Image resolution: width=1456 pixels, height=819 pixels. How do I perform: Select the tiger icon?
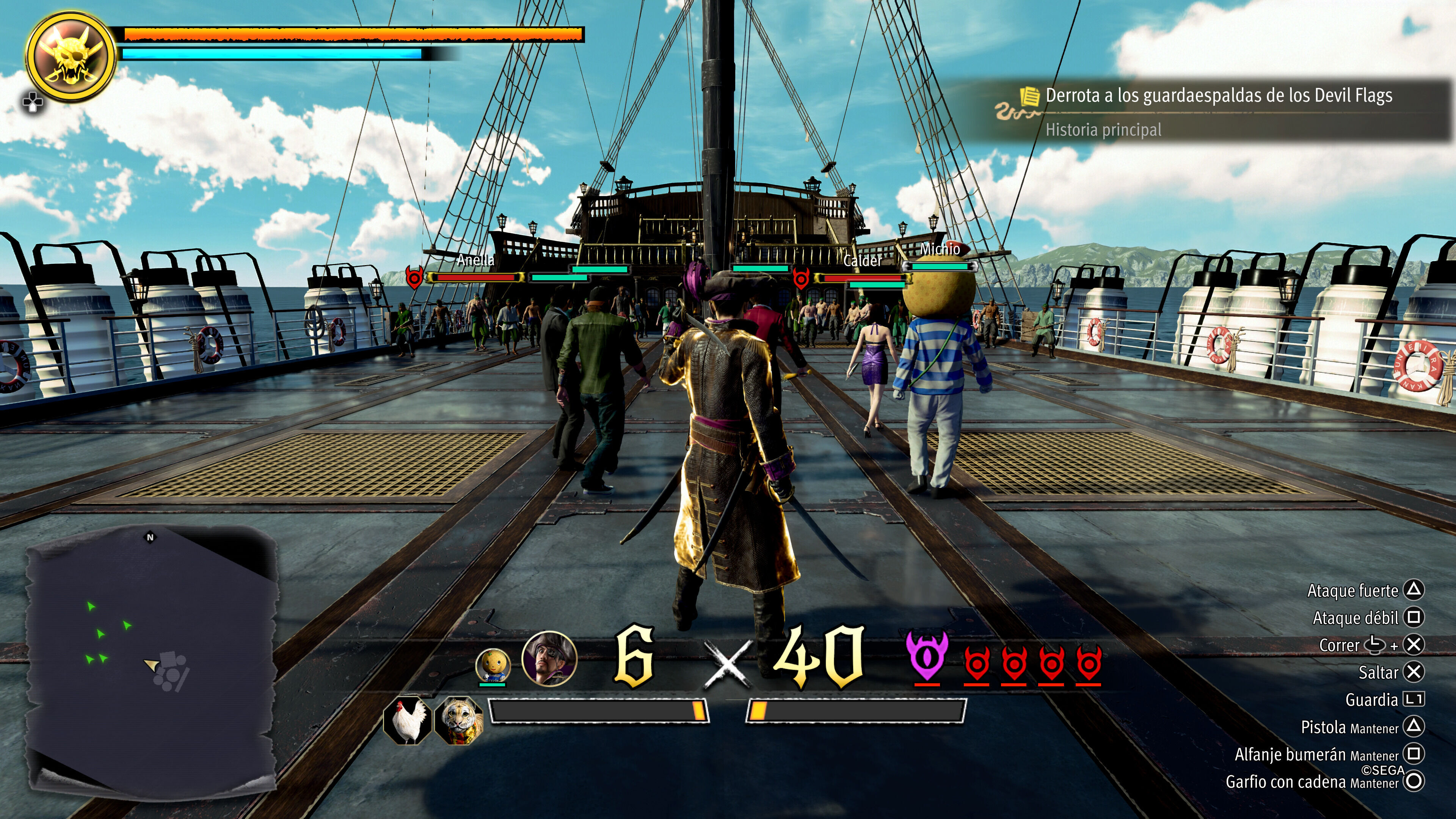pyautogui.click(x=458, y=720)
